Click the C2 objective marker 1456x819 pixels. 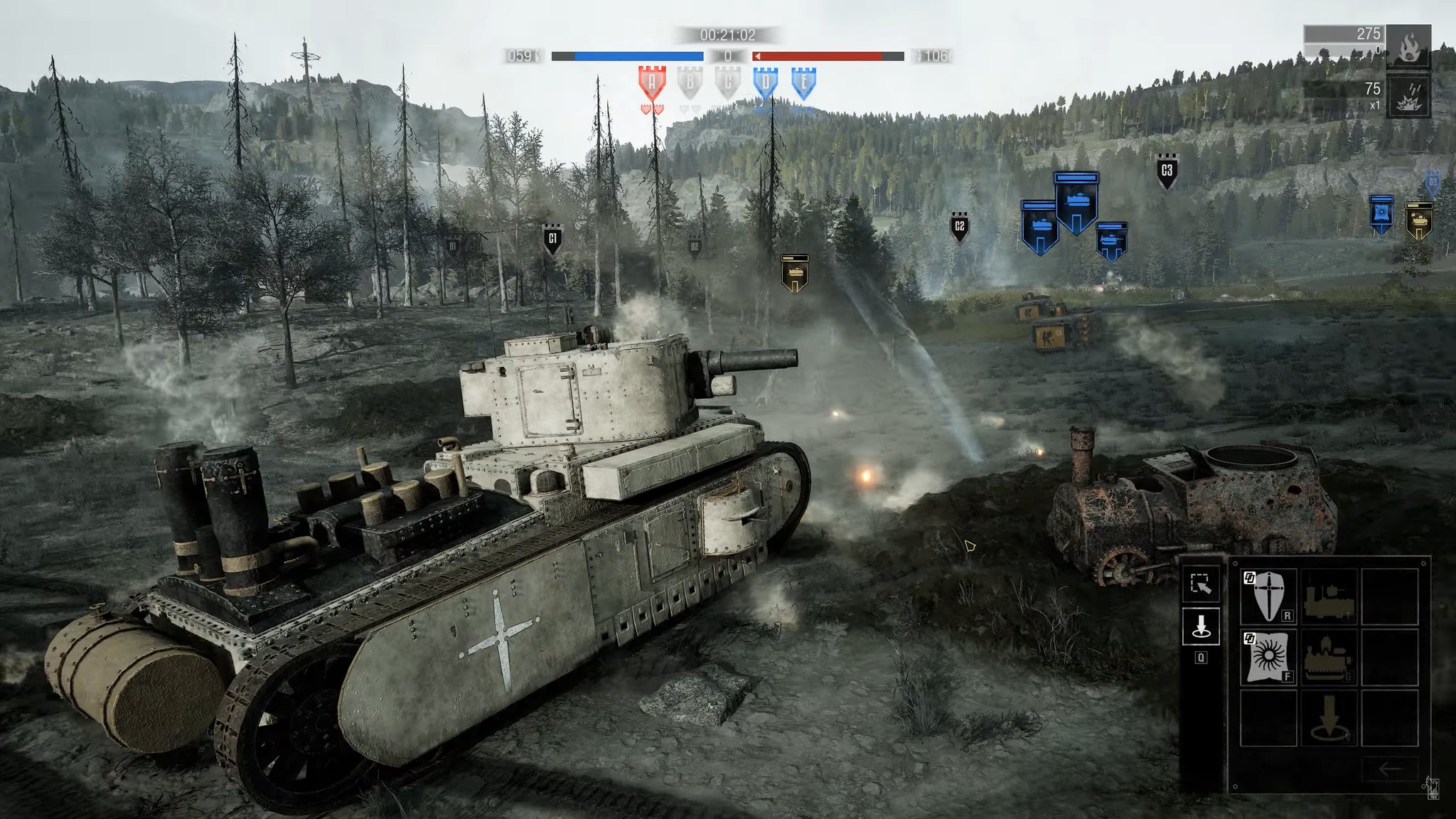click(x=959, y=227)
